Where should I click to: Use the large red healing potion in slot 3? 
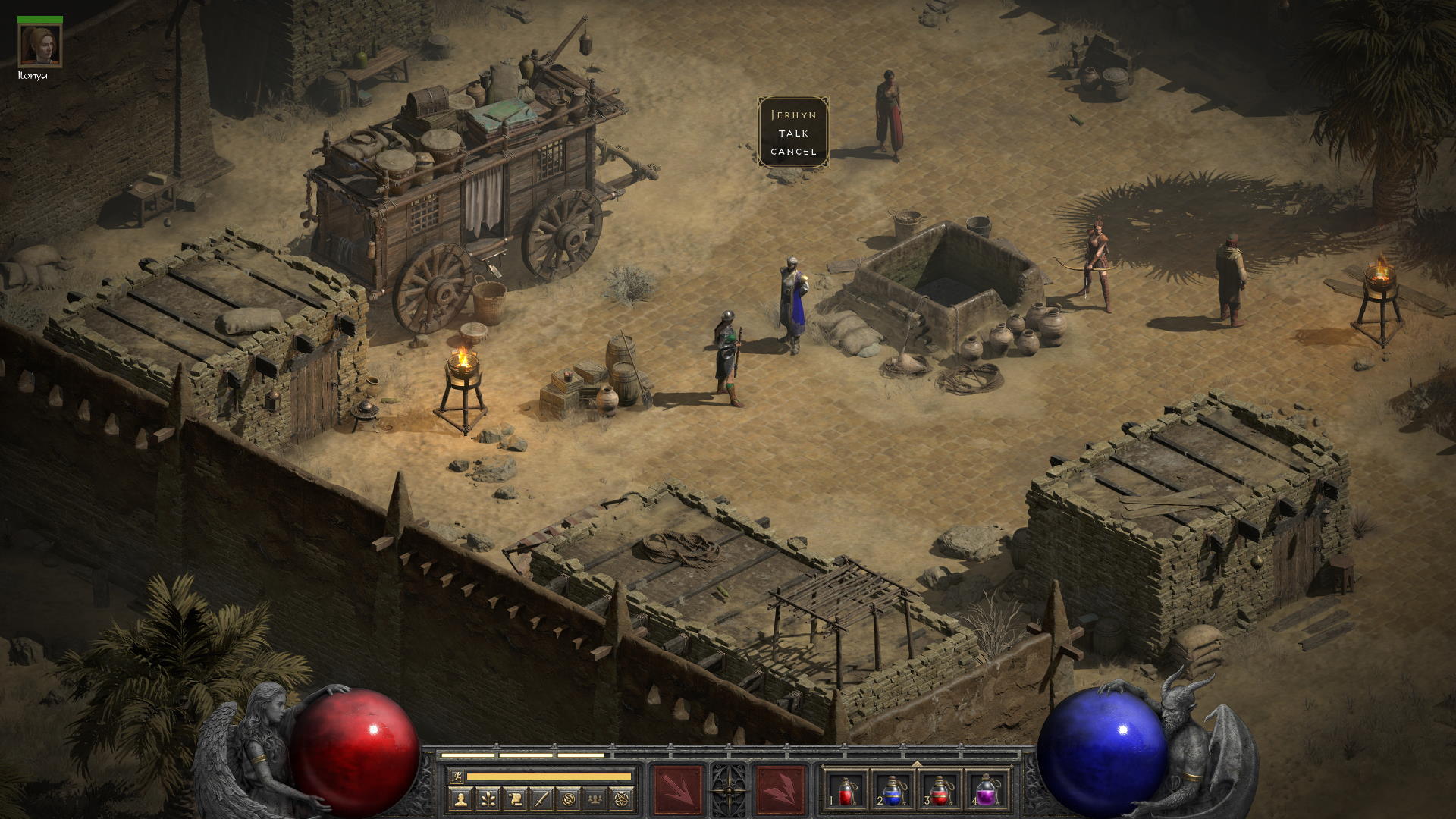(x=940, y=789)
